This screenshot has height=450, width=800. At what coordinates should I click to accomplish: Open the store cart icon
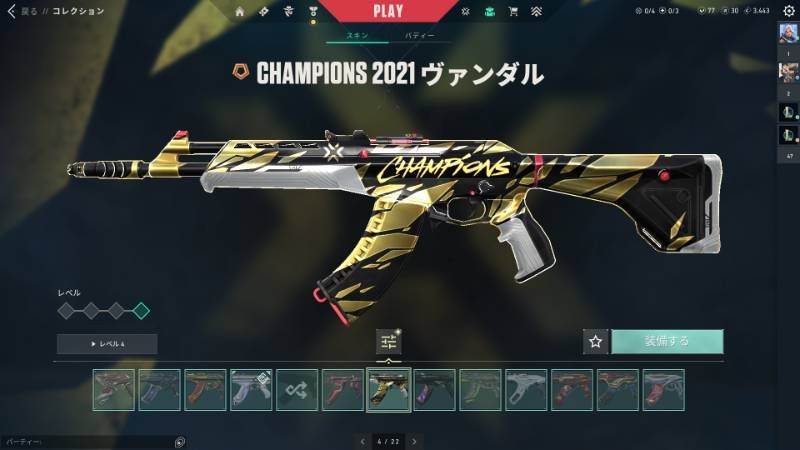point(513,11)
